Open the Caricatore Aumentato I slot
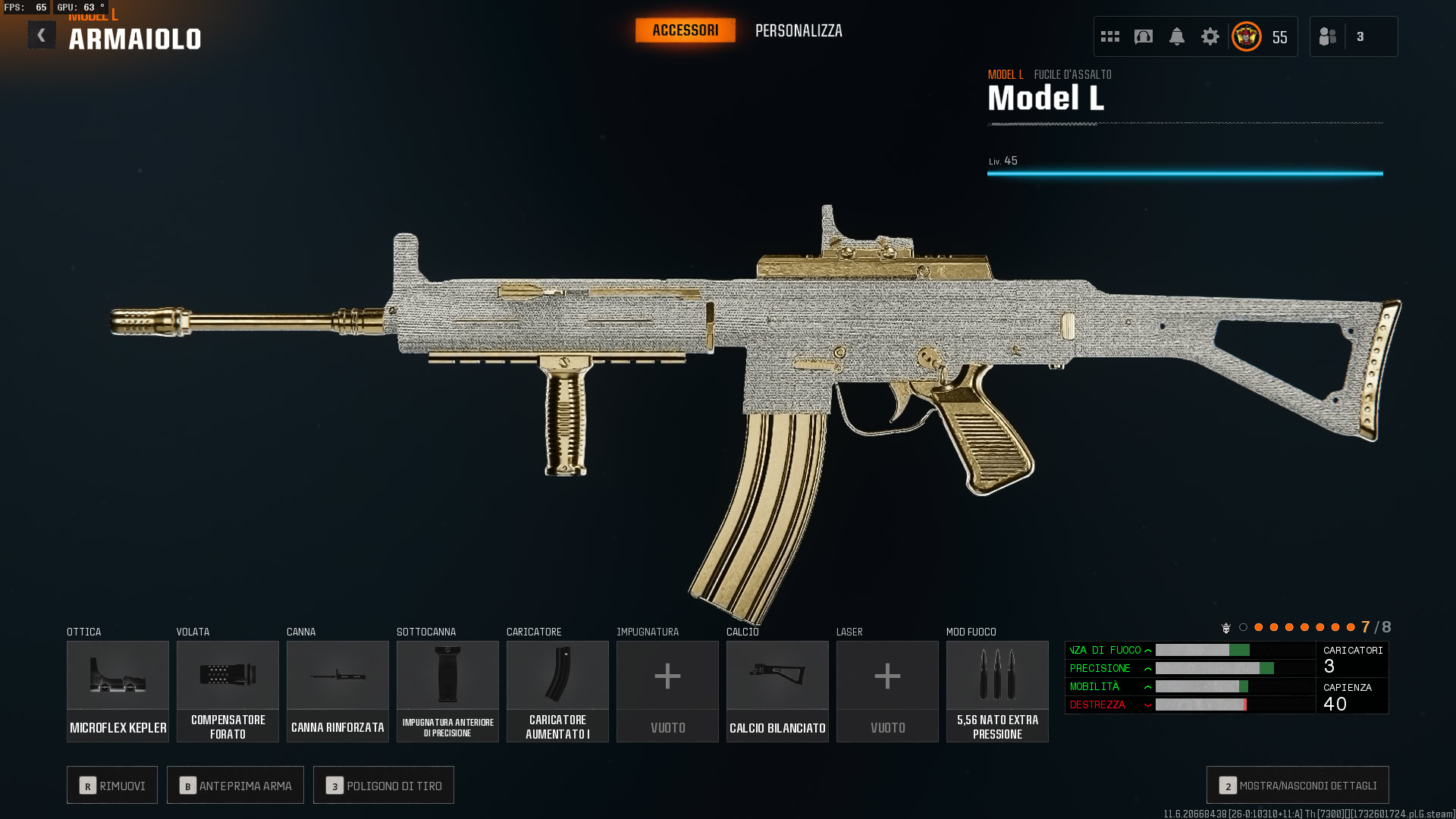The image size is (1456, 819). (x=557, y=691)
